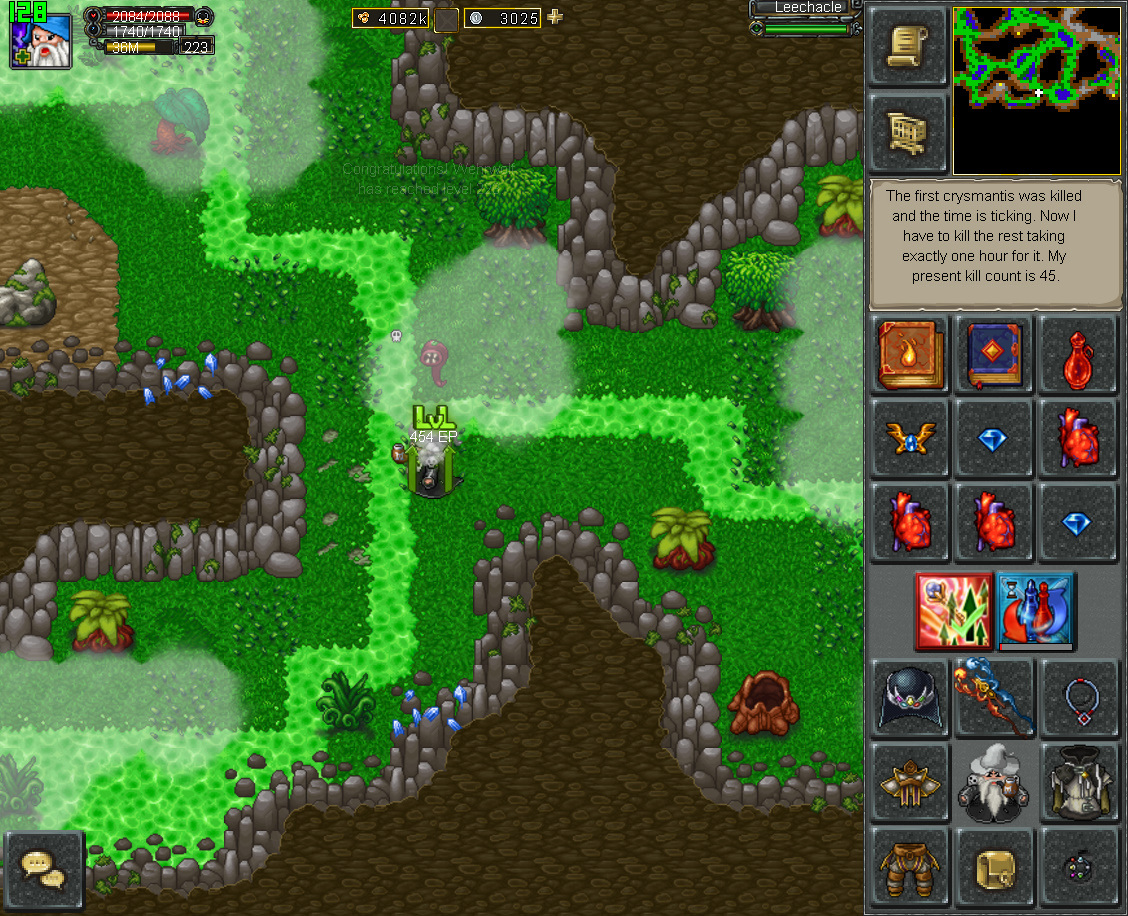Activate the potion swap skill

1035,610
